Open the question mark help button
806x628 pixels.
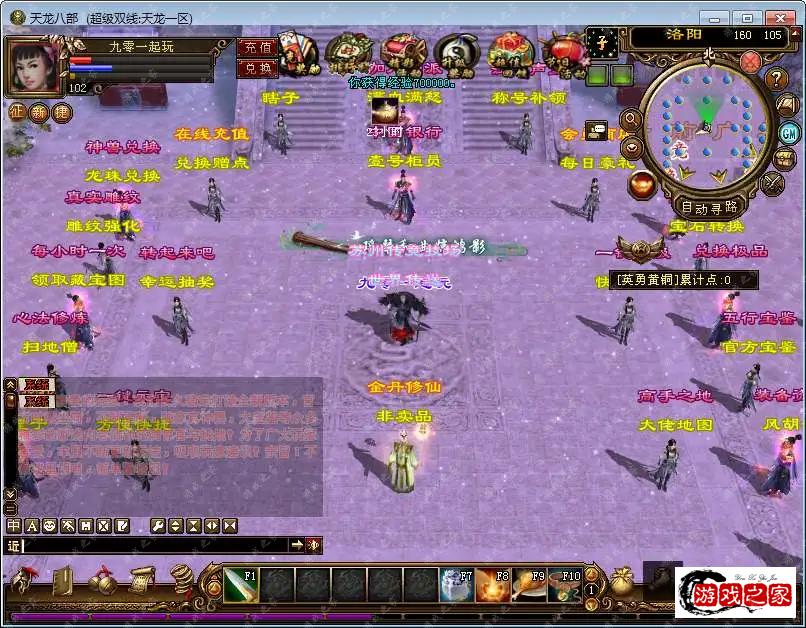coord(777,79)
